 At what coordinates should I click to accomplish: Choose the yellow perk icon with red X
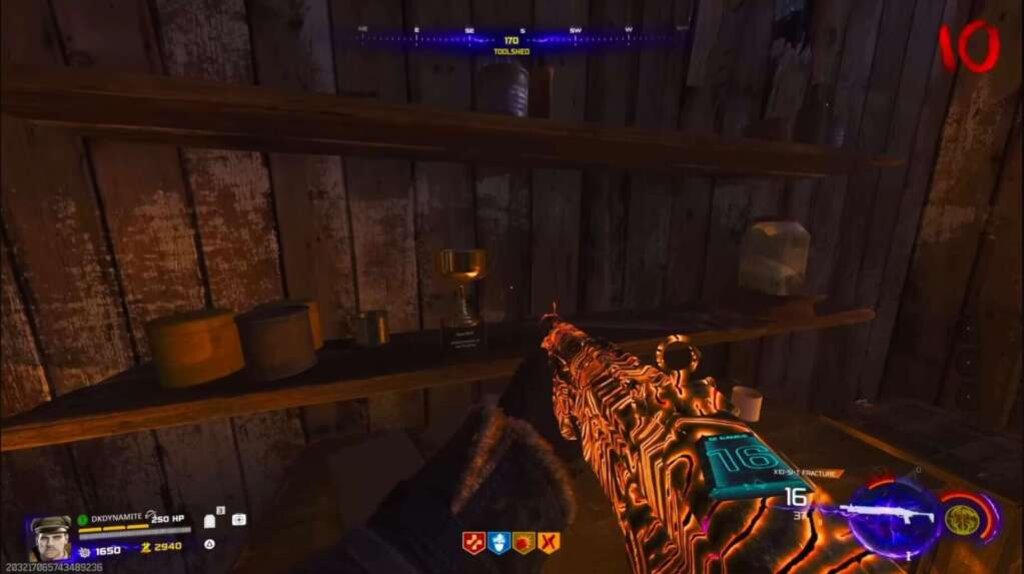[549, 543]
